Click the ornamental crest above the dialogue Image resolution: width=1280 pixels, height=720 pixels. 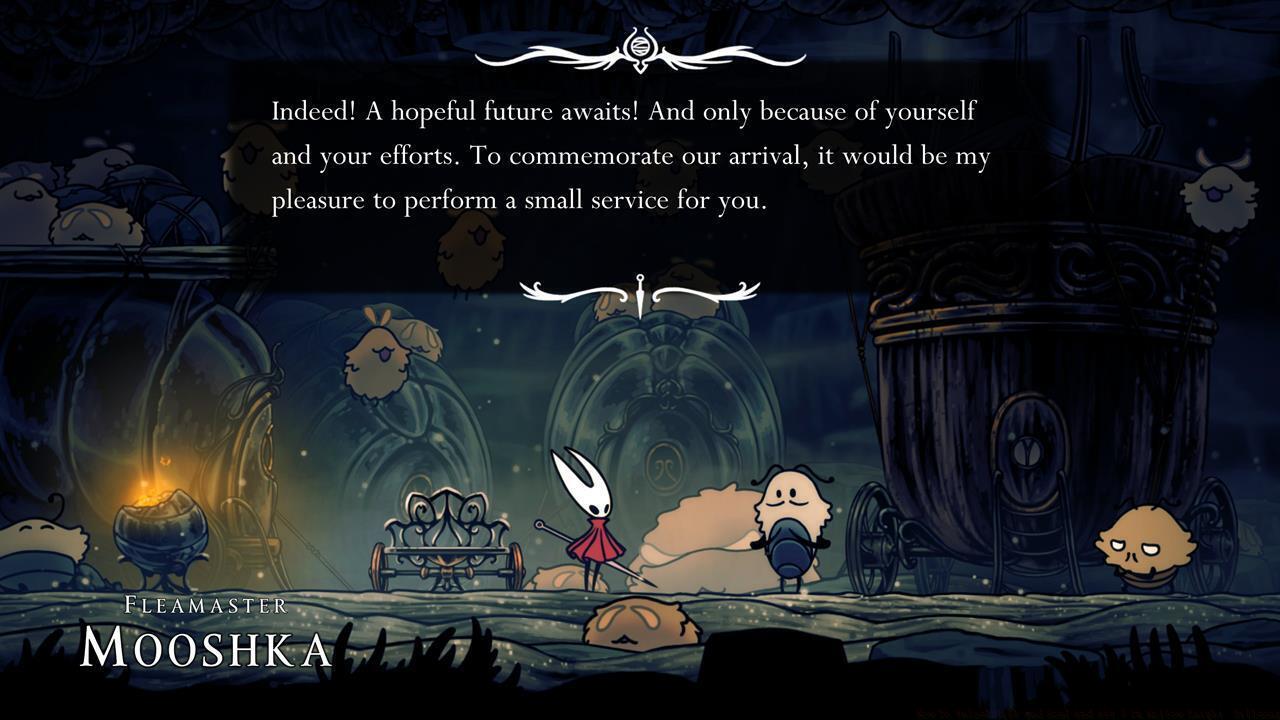tap(640, 48)
